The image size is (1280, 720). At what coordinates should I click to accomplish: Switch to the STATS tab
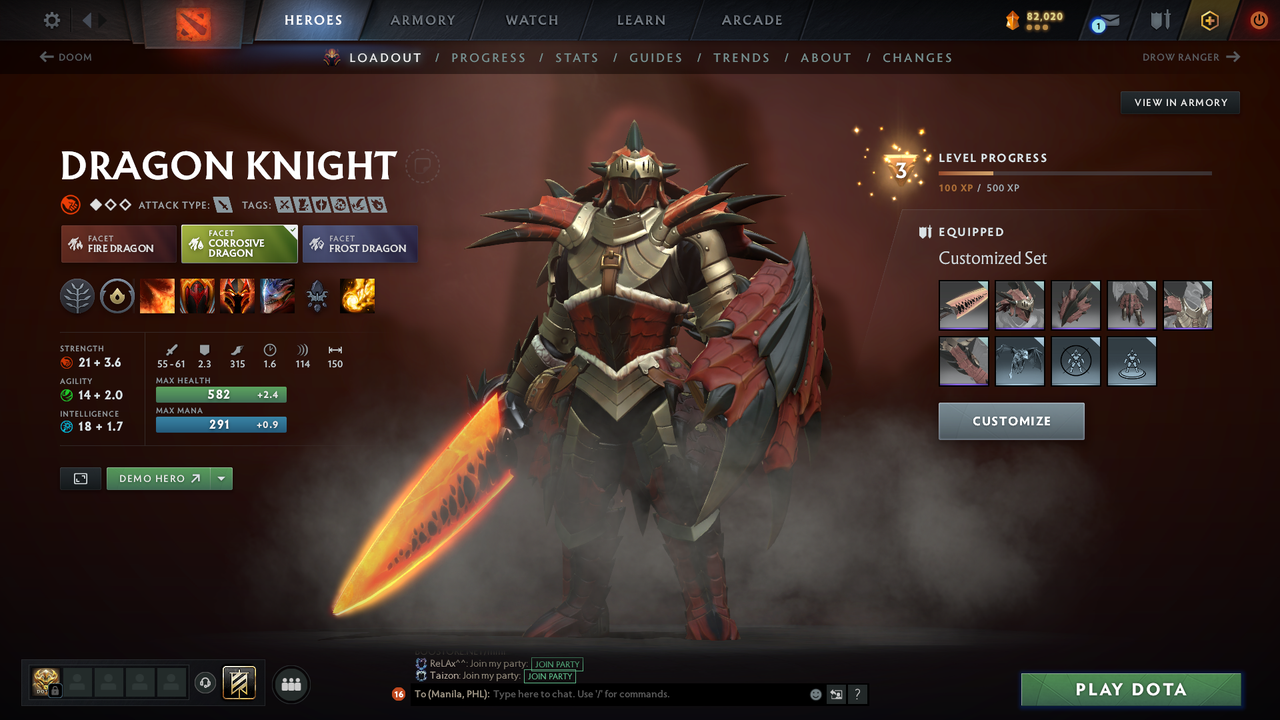(x=577, y=57)
